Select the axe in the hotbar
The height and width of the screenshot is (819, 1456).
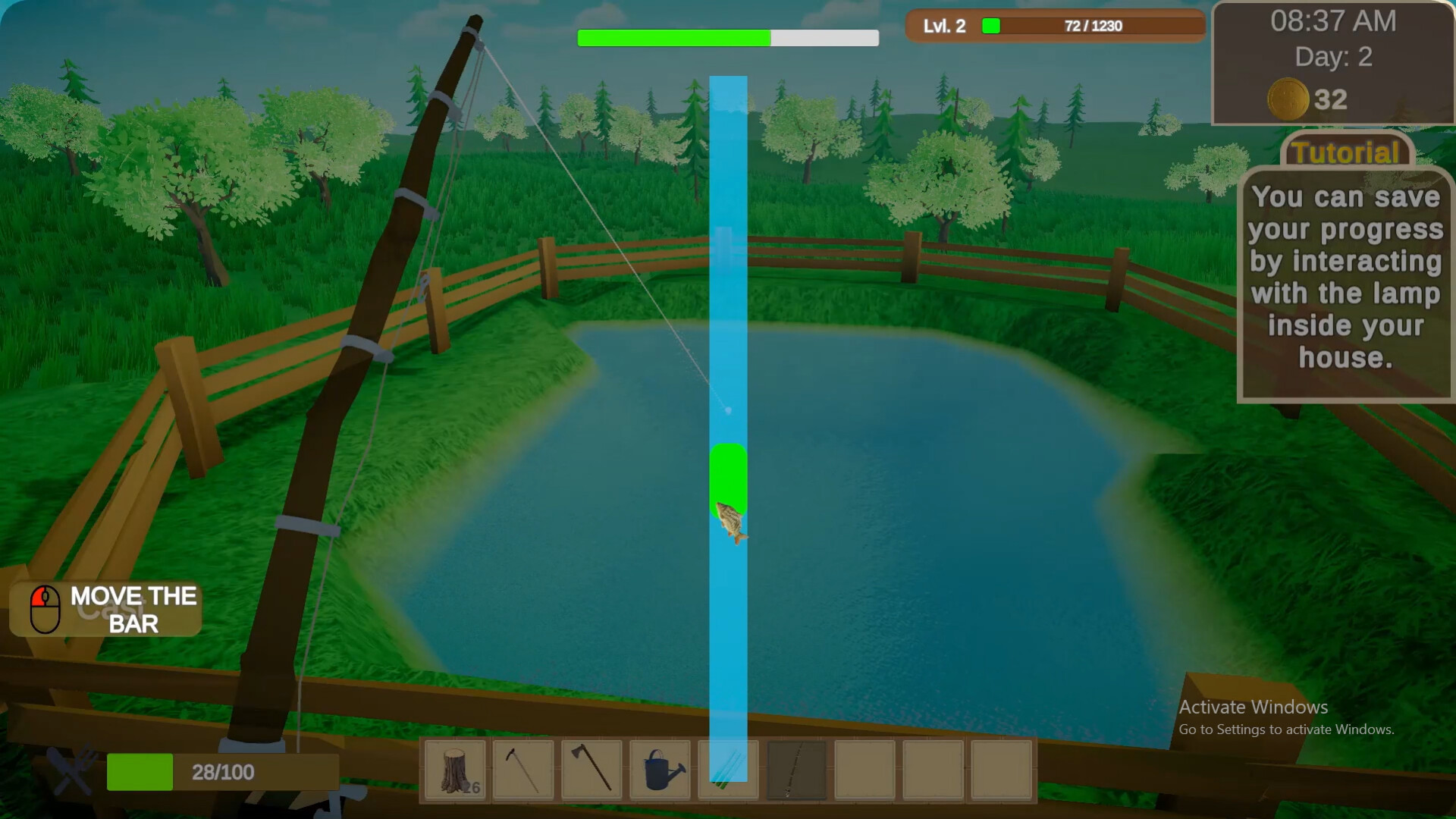tap(590, 770)
